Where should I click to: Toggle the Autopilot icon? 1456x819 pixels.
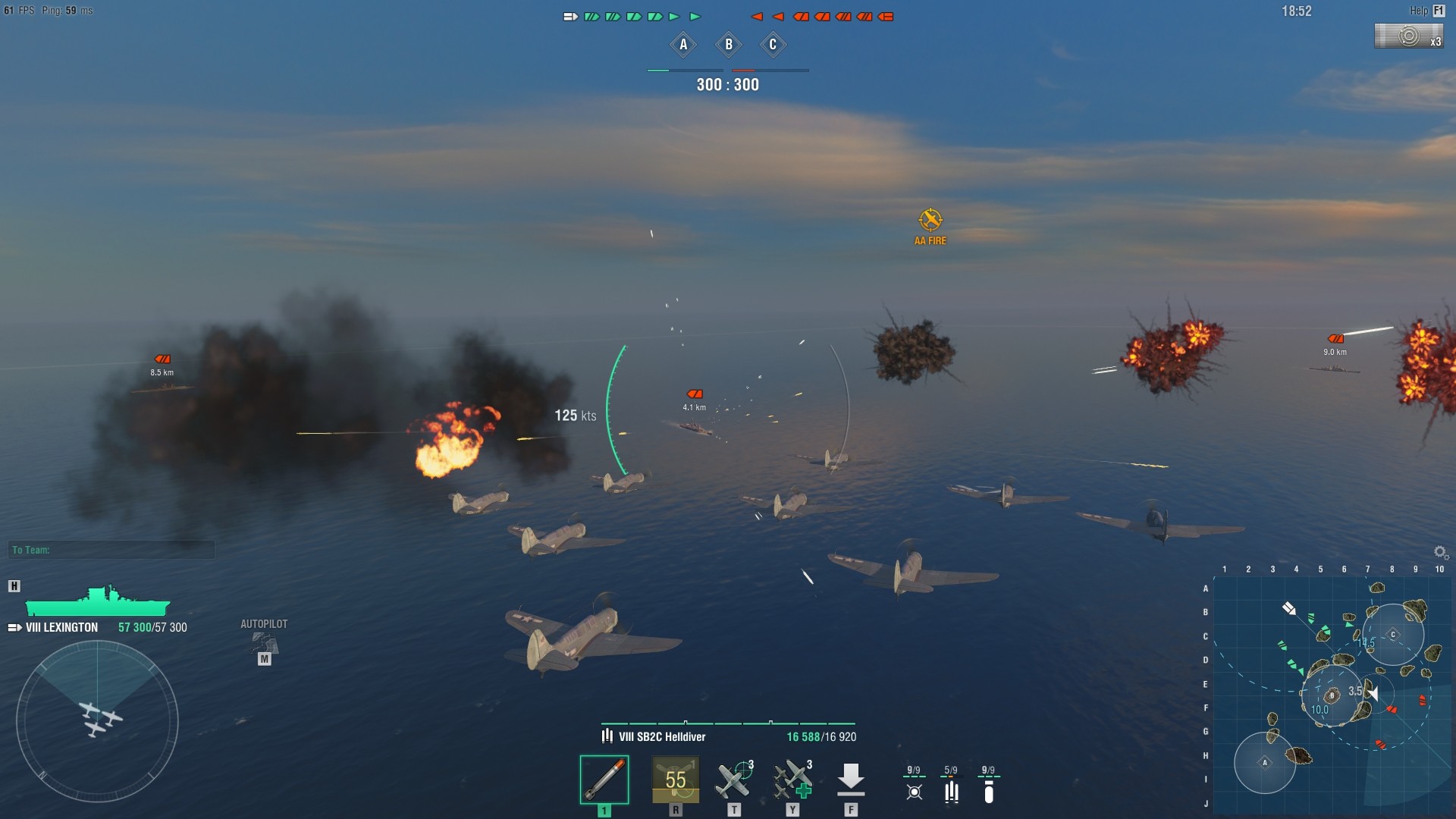coord(264,643)
